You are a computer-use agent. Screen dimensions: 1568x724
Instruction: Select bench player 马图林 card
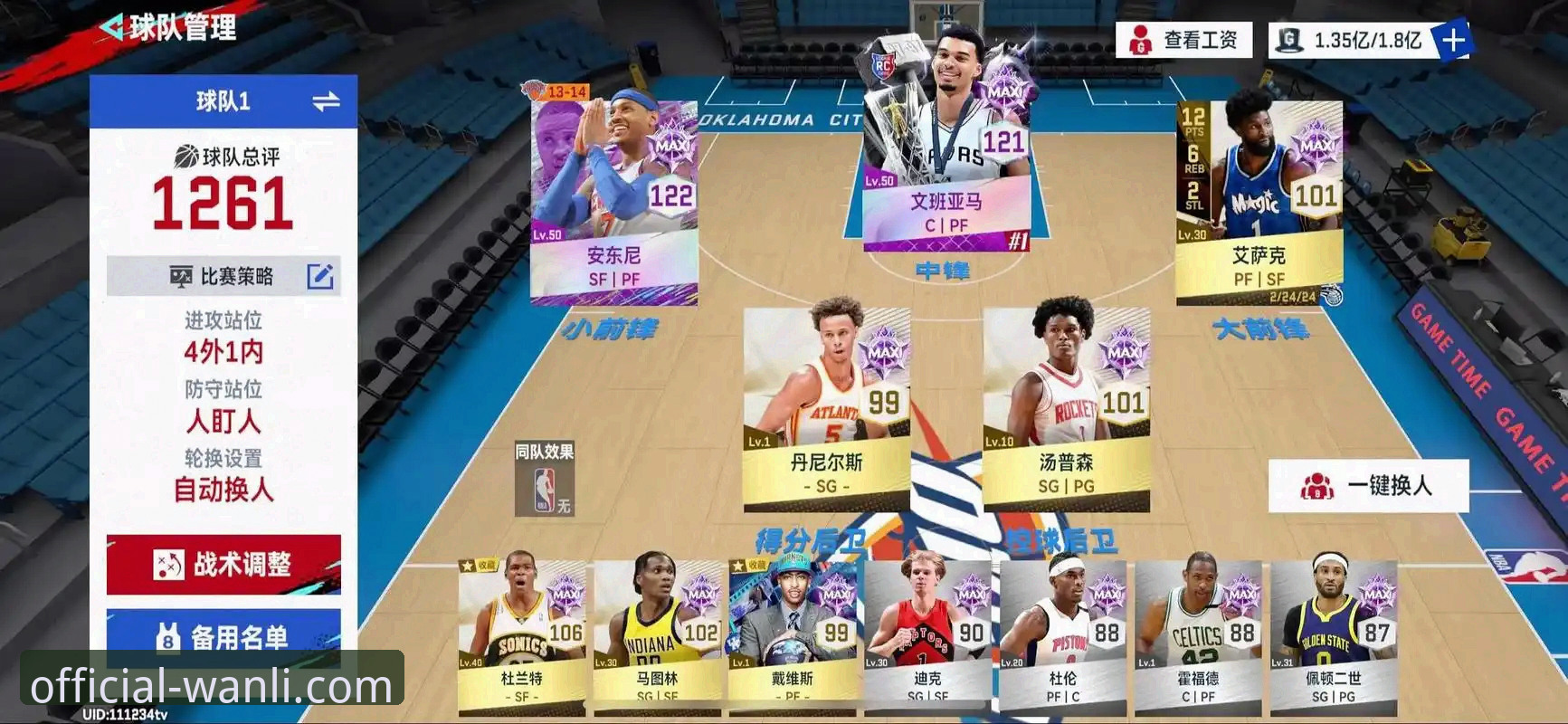point(657,633)
